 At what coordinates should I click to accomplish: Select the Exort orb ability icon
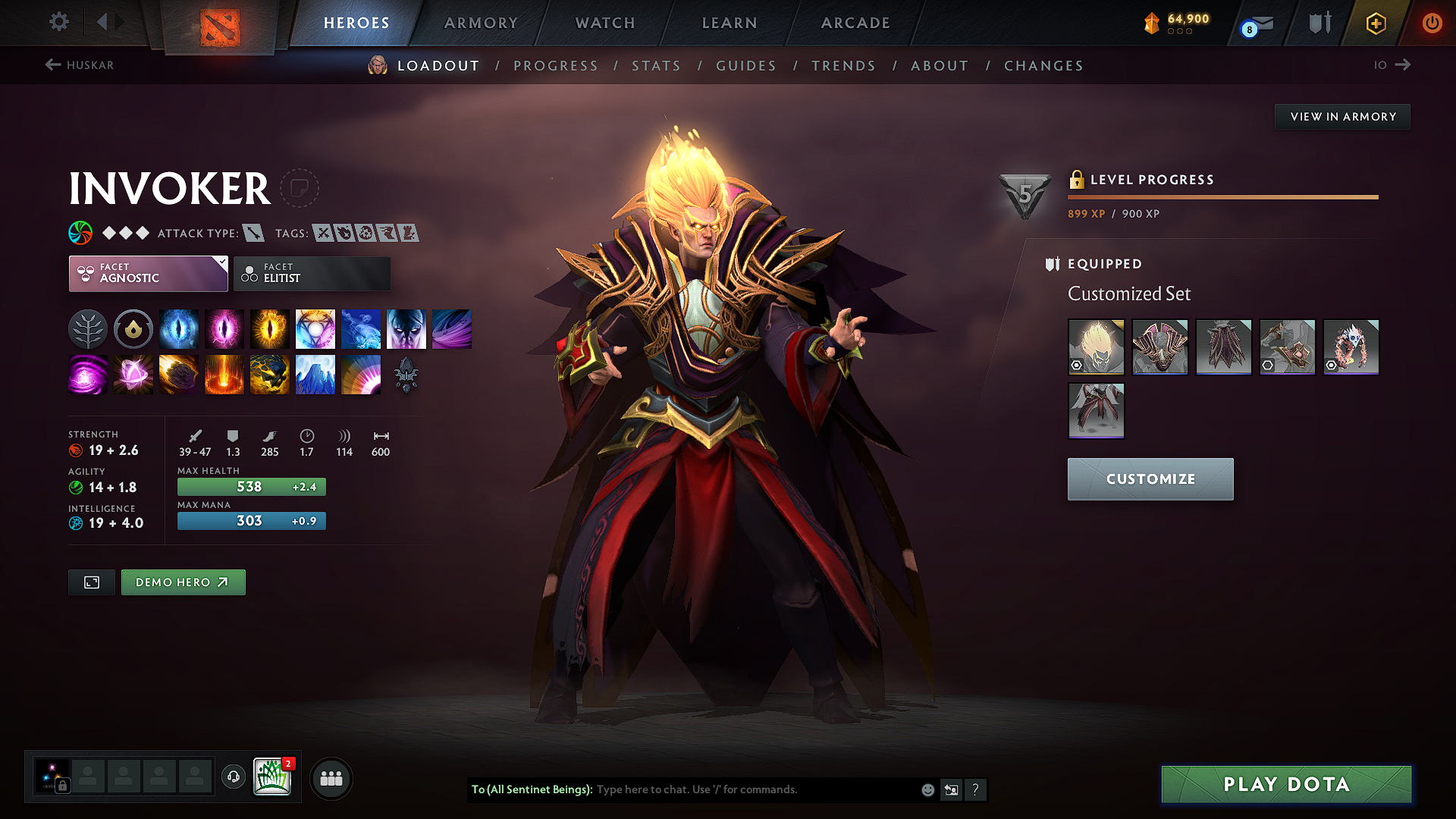pos(270,328)
